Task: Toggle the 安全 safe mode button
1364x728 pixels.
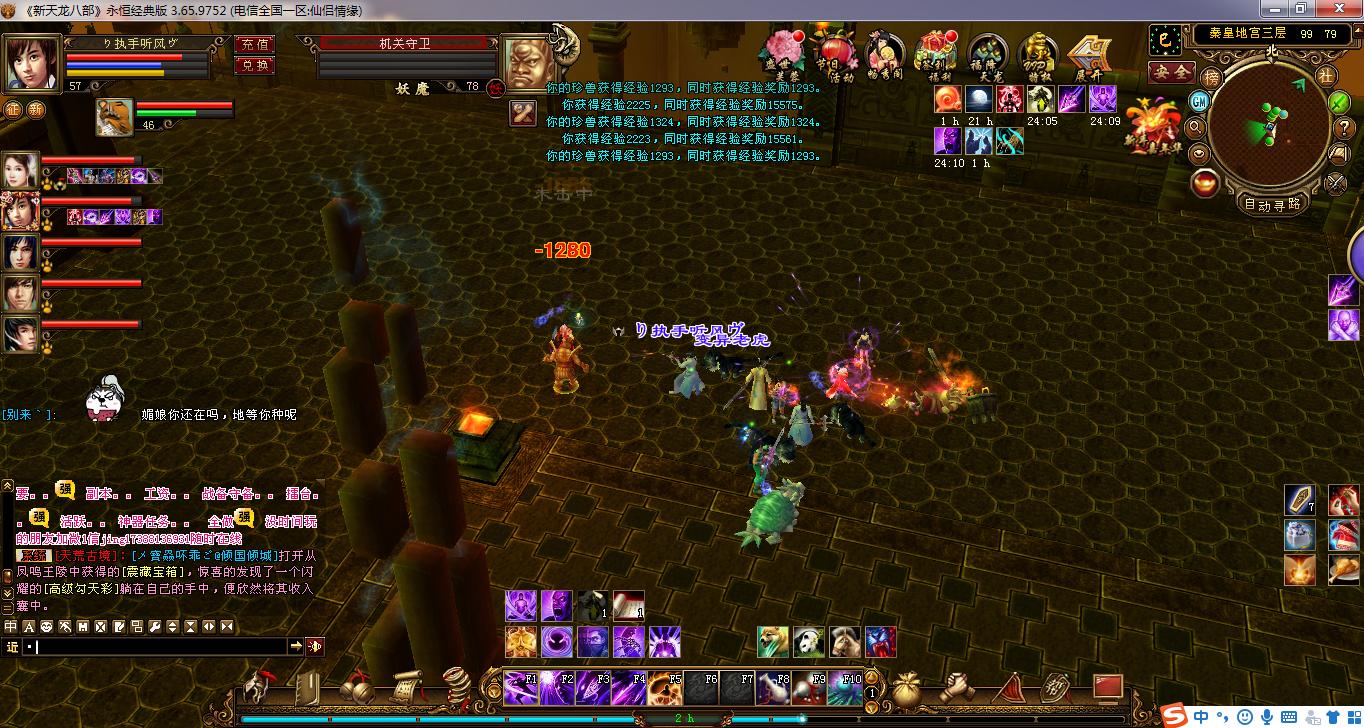Action: pos(1171,72)
